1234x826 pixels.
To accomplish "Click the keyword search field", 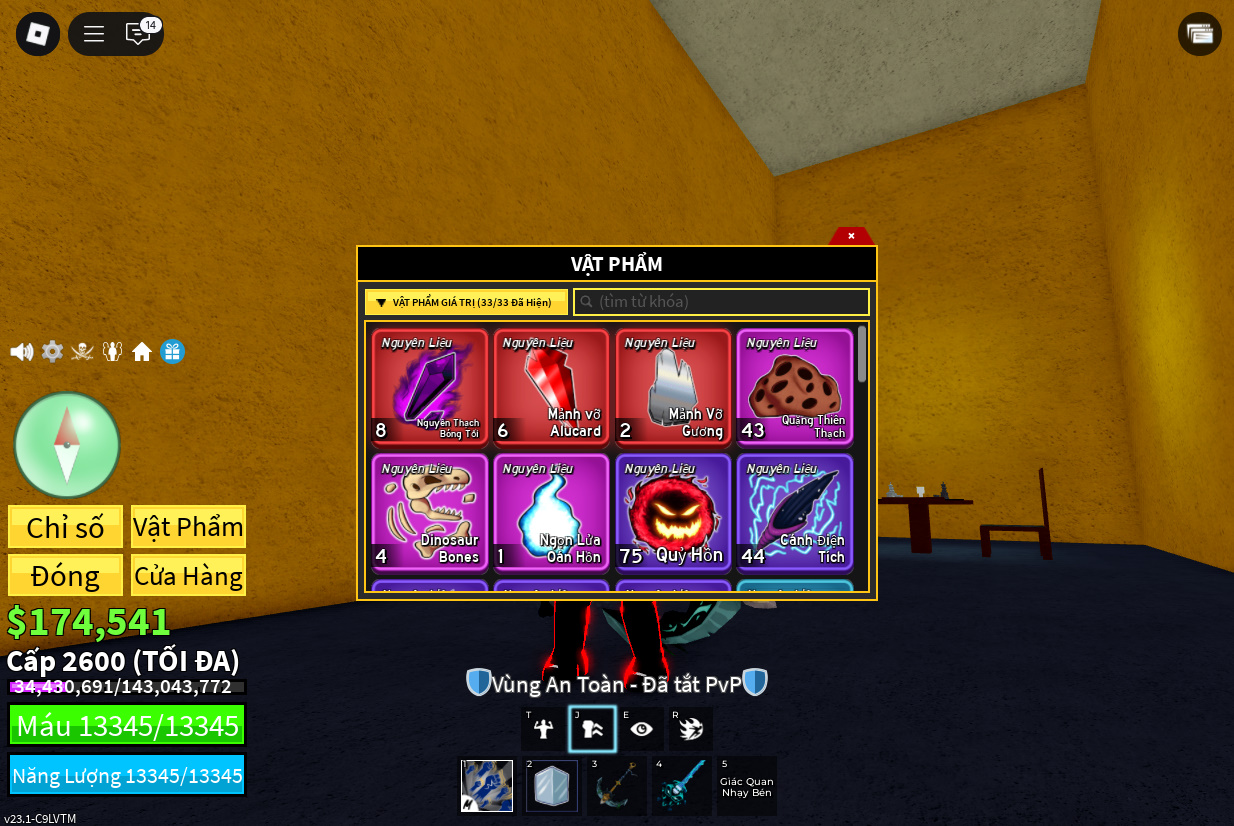I will 721,302.
